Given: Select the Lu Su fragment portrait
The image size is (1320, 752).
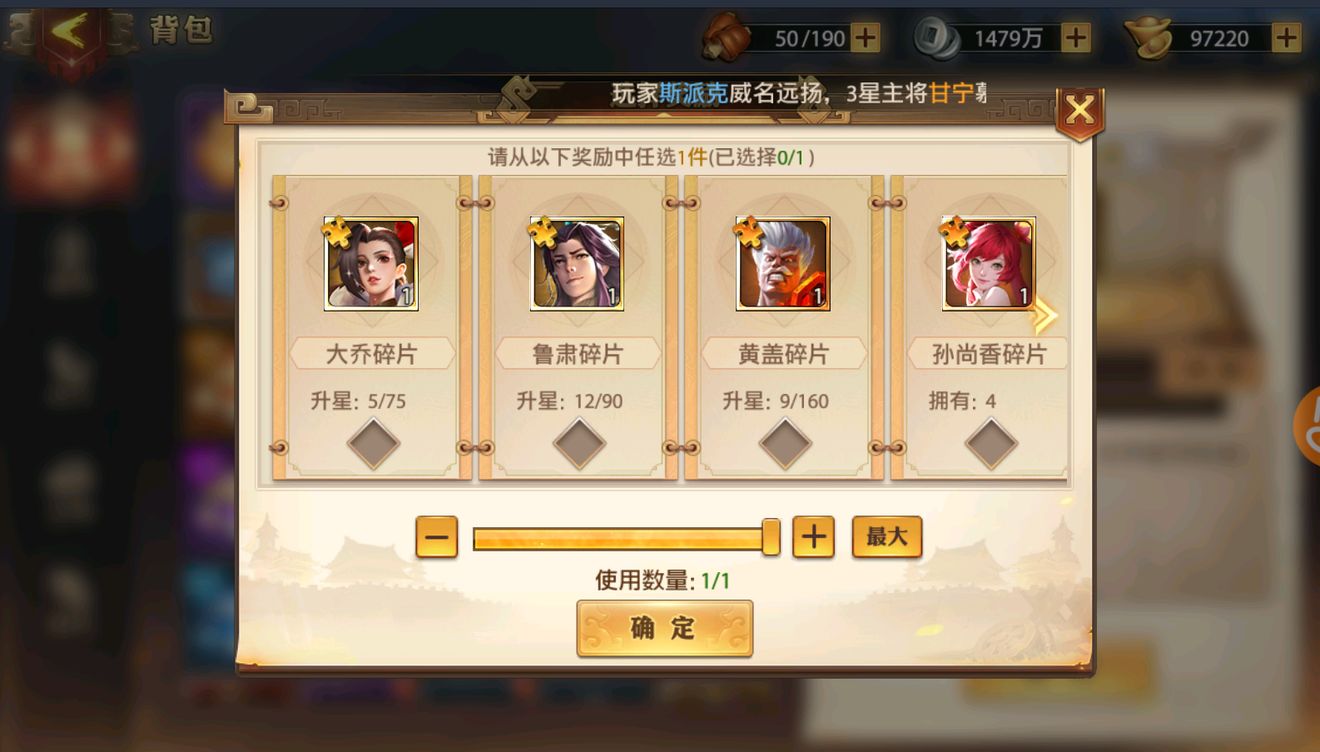Looking at the screenshot, I should [577, 263].
